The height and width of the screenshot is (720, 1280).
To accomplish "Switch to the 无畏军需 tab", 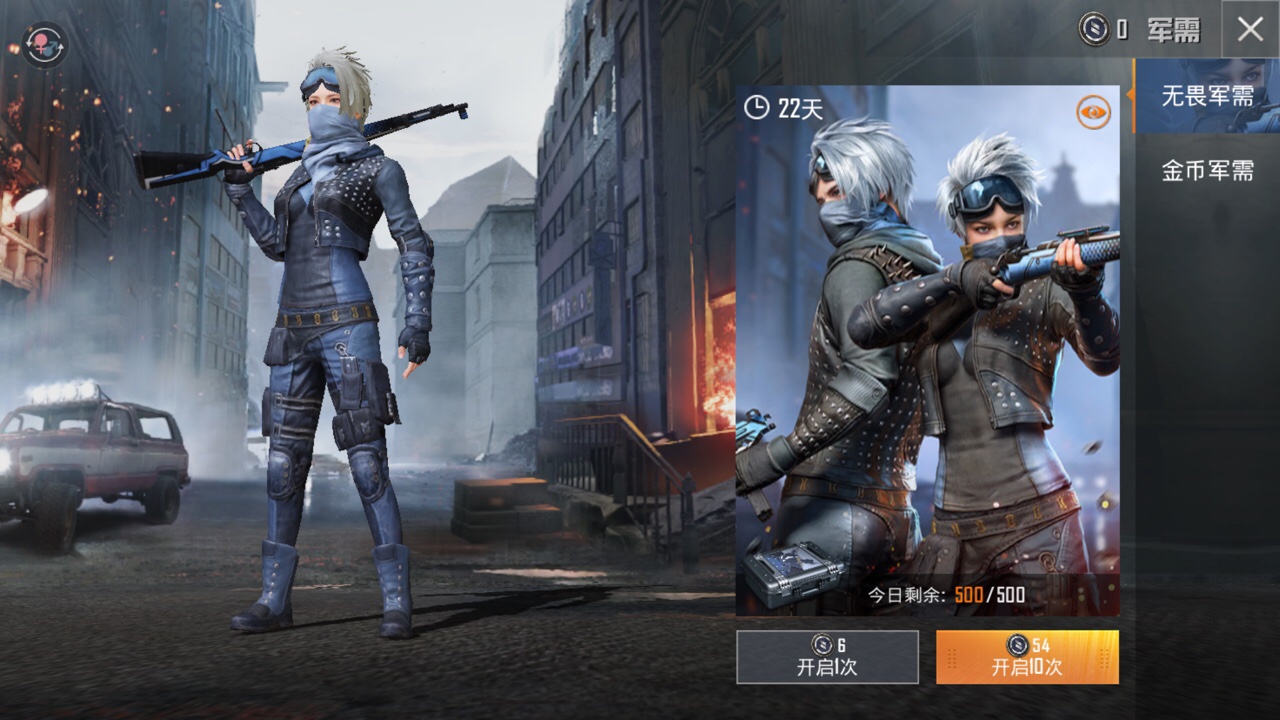I will tap(1207, 96).
